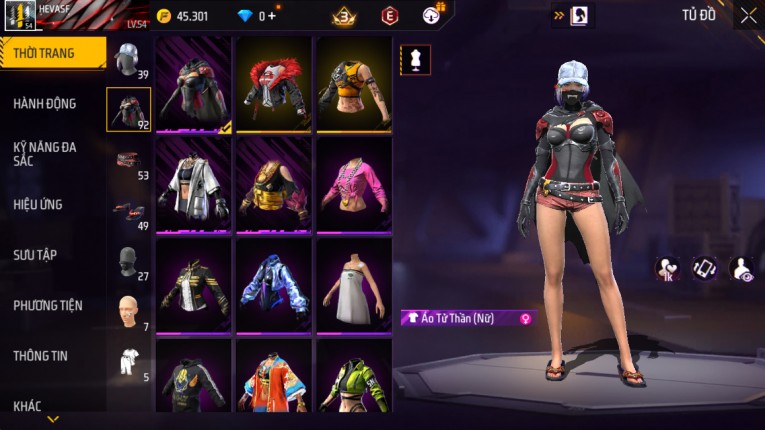765x430 pixels.
Task: Open the rank 3 badge icon
Action: [345, 16]
